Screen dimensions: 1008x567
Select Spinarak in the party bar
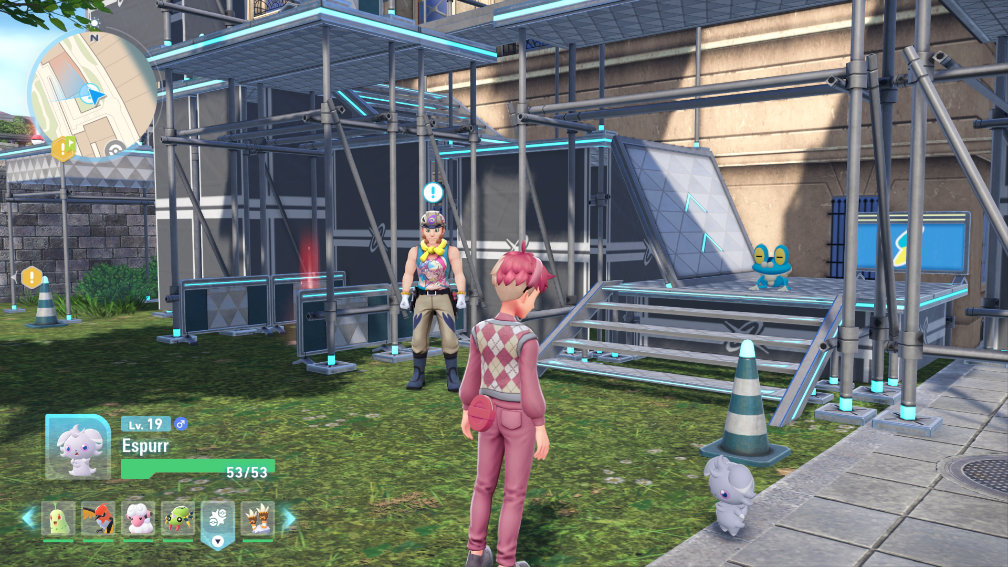click(178, 519)
